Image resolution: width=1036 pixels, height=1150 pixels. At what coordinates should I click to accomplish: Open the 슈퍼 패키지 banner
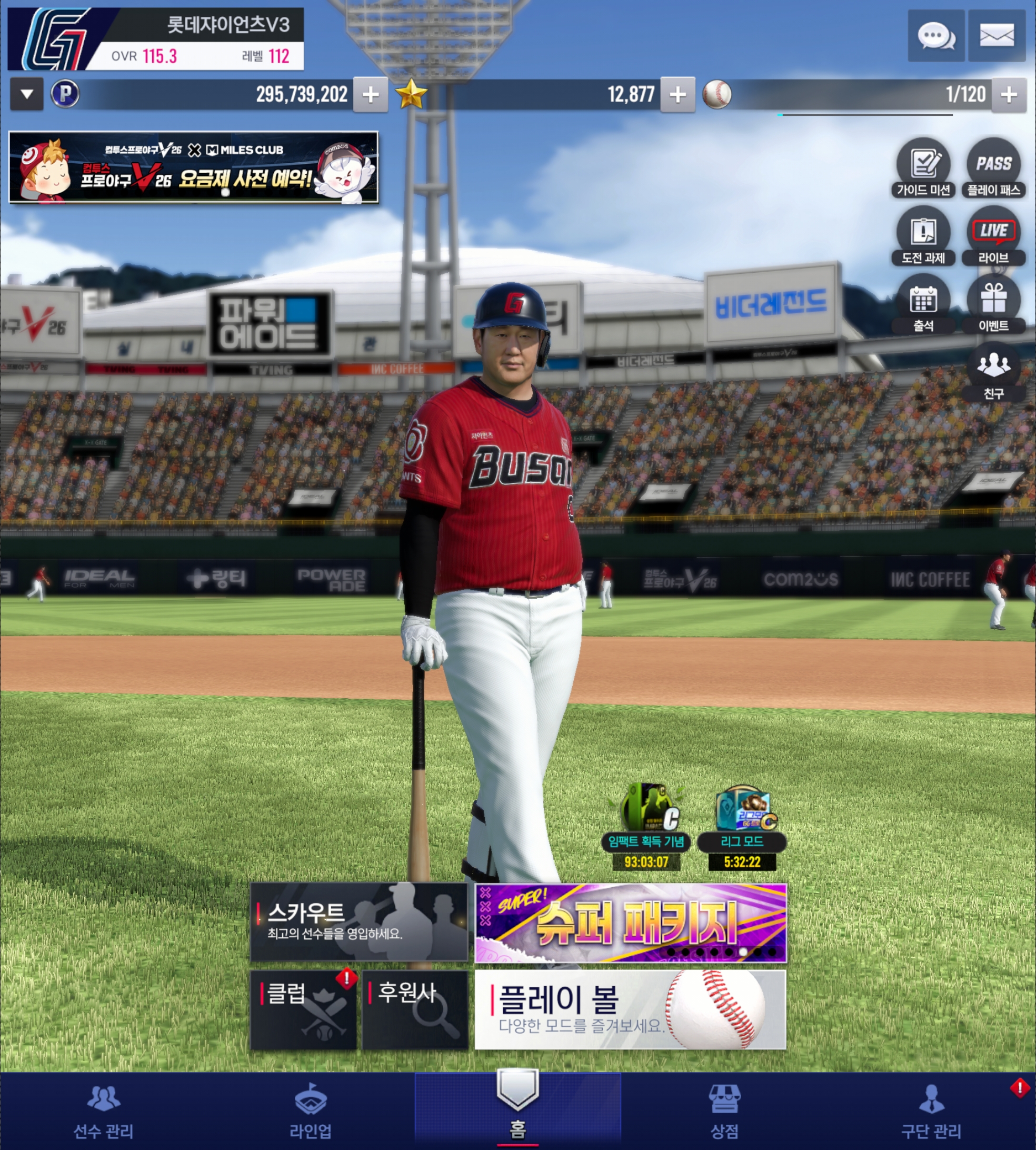tap(631, 923)
